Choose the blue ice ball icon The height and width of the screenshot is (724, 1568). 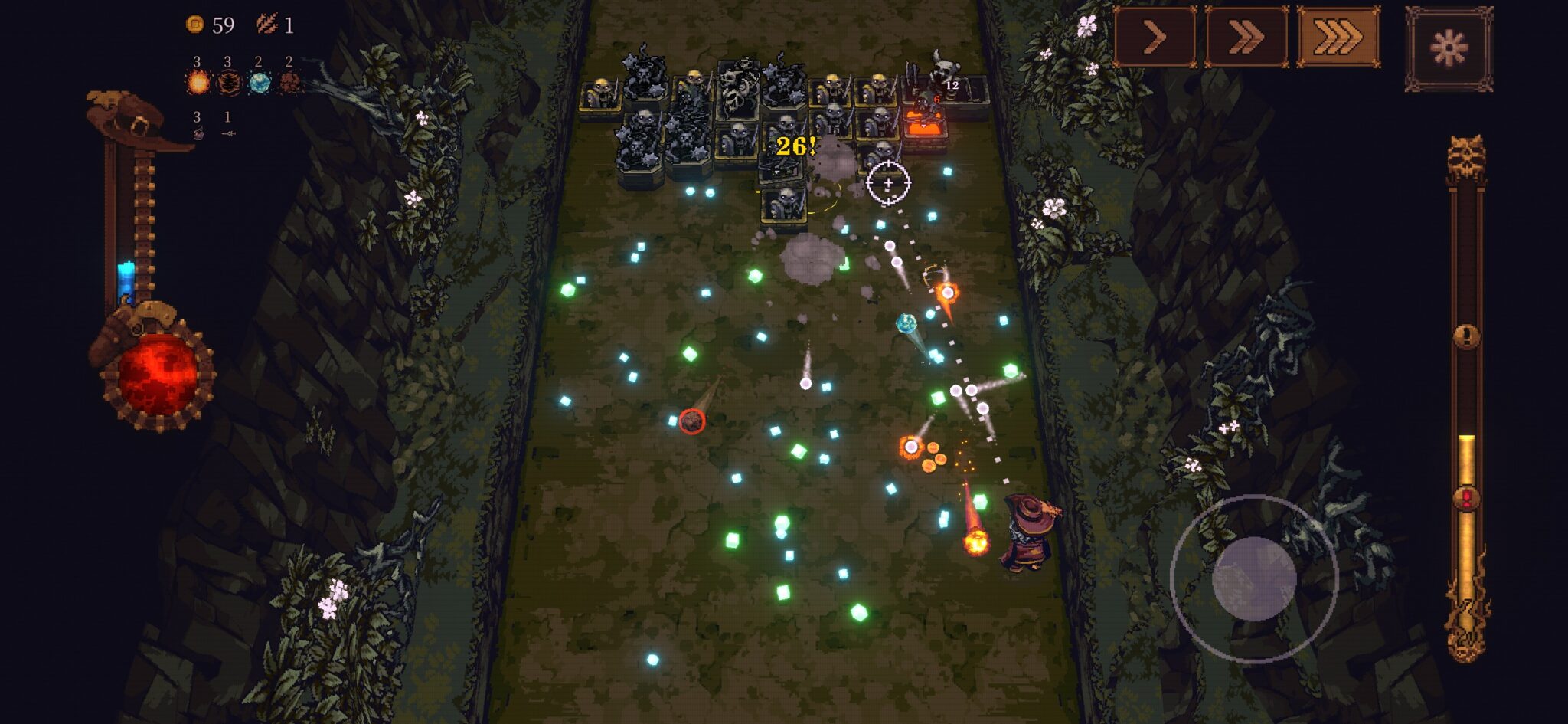259,82
